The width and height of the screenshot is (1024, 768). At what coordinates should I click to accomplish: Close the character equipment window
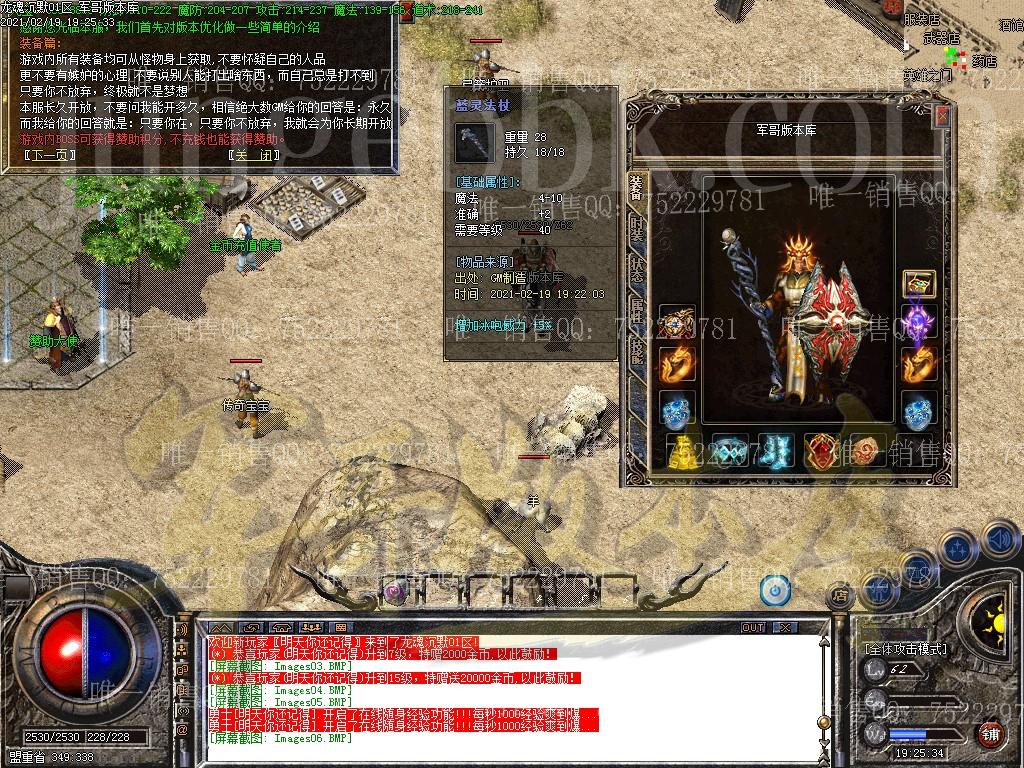coord(941,117)
